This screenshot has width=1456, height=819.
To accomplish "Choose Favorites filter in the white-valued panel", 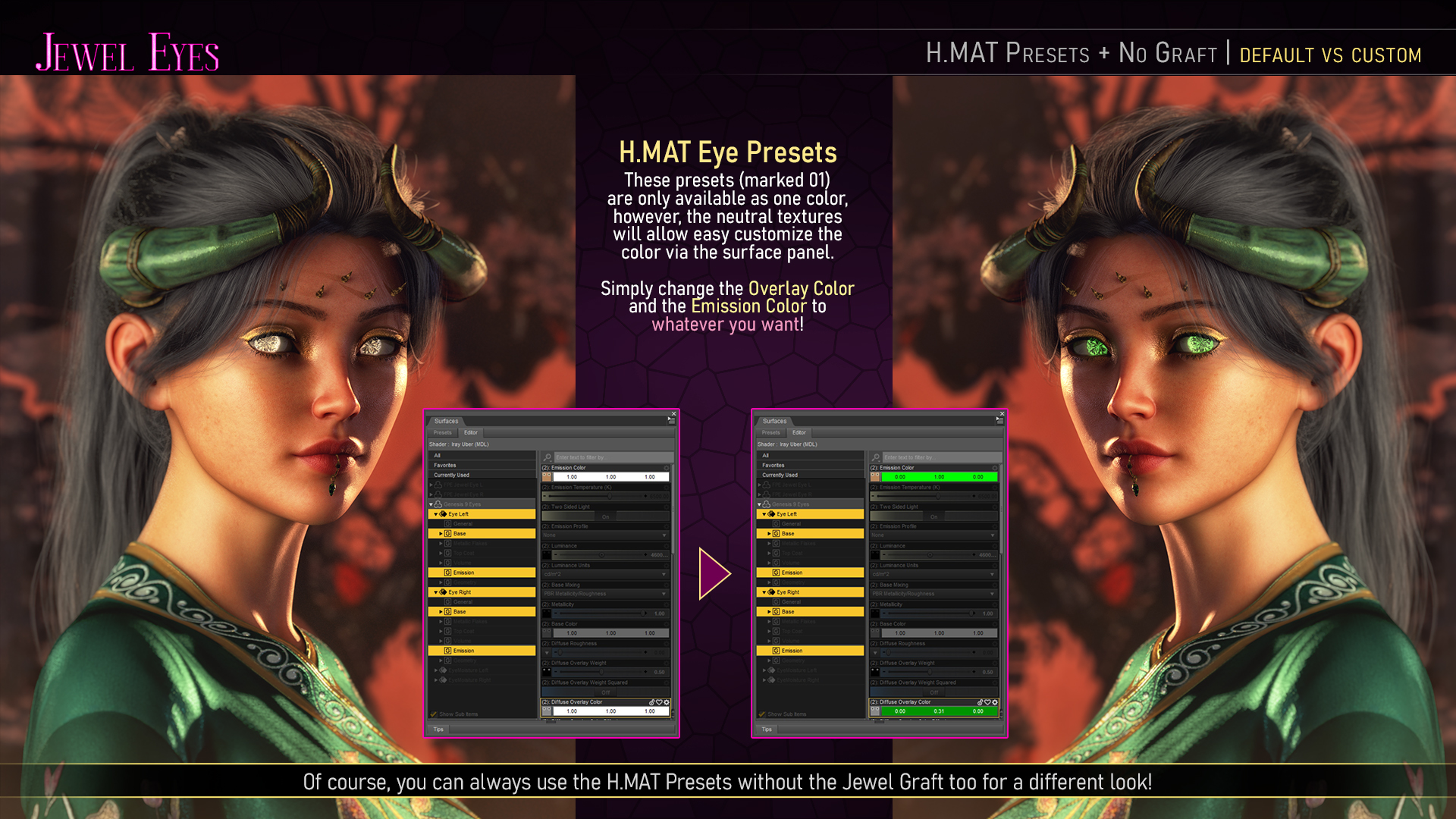I will (x=445, y=465).
